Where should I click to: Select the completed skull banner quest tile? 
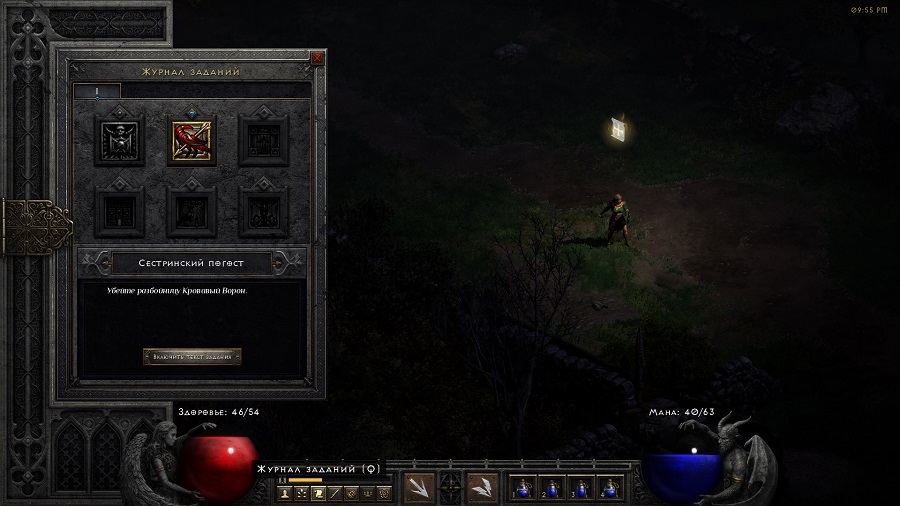click(118, 139)
